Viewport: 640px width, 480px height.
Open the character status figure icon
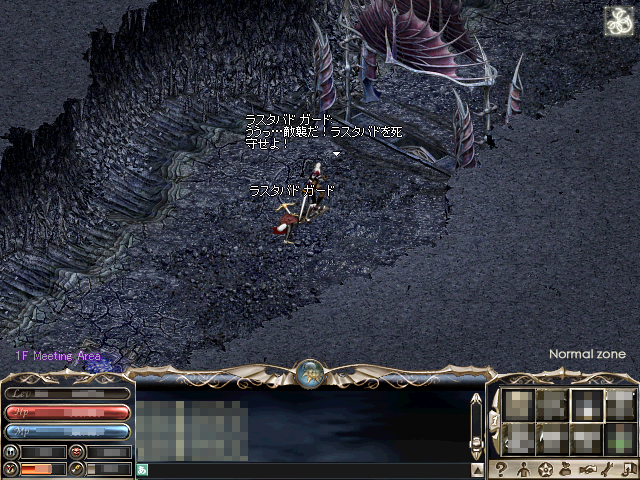point(523,469)
